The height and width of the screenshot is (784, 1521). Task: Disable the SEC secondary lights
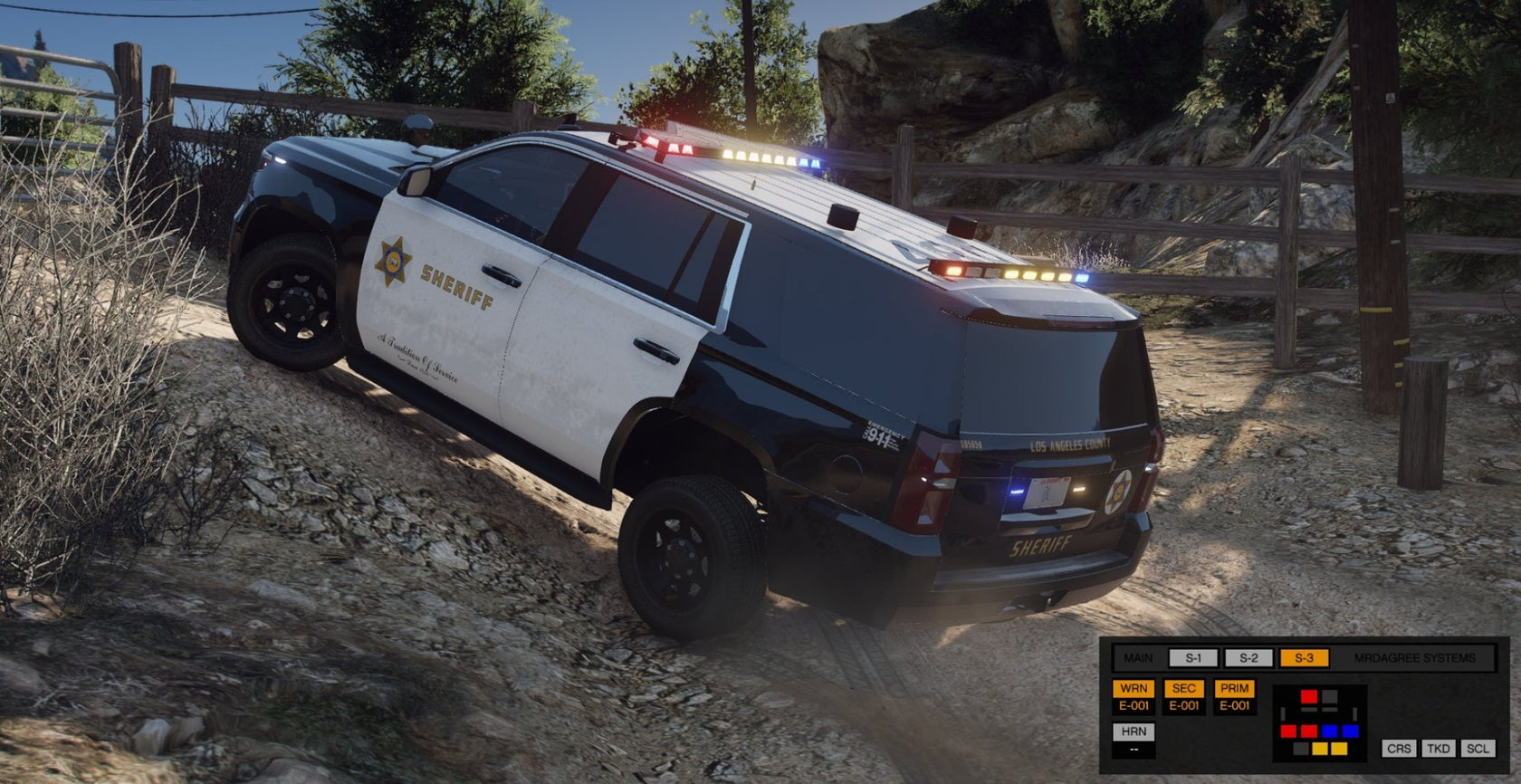[1186, 689]
